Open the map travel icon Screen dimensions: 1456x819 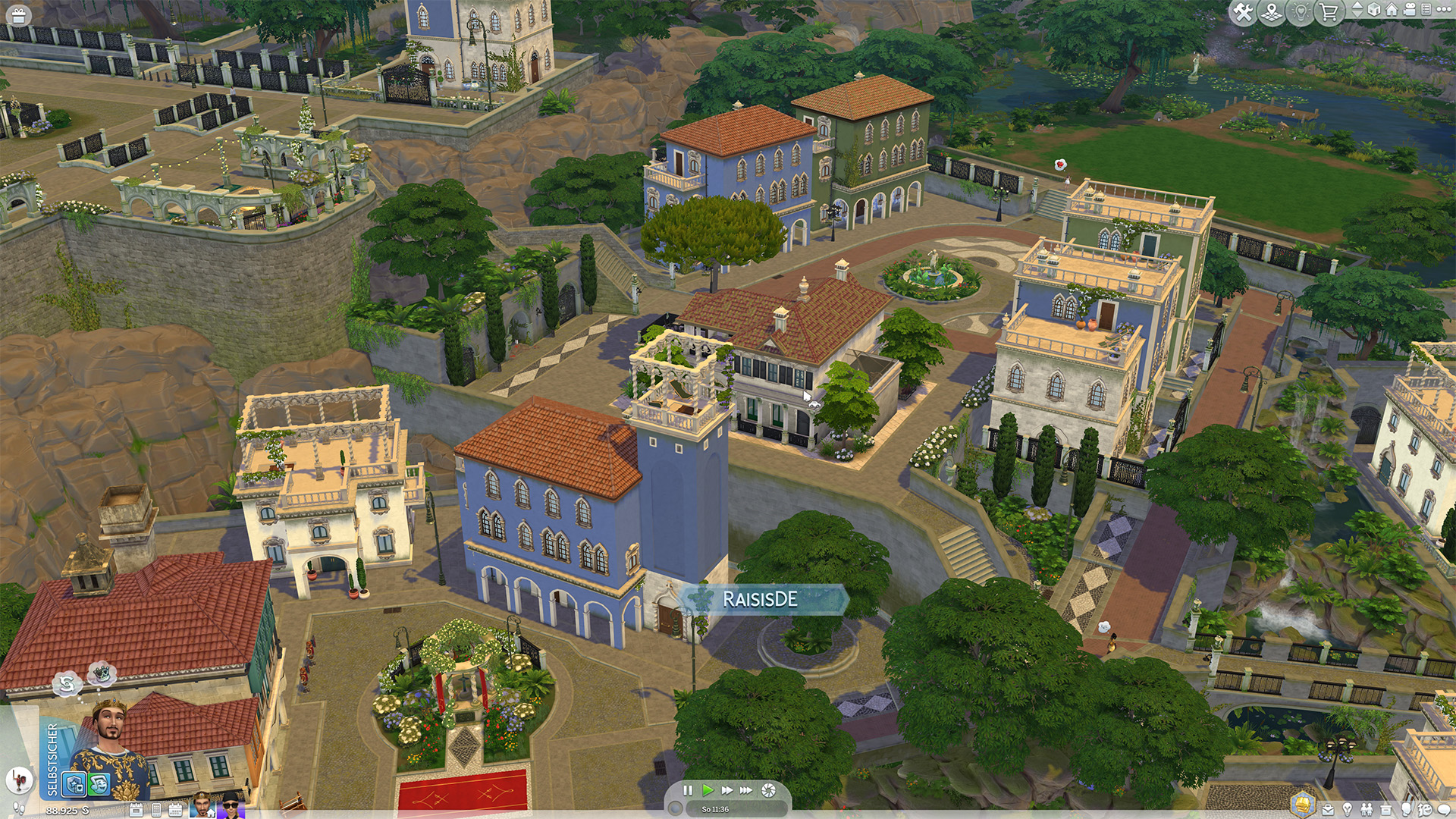tap(1272, 12)
